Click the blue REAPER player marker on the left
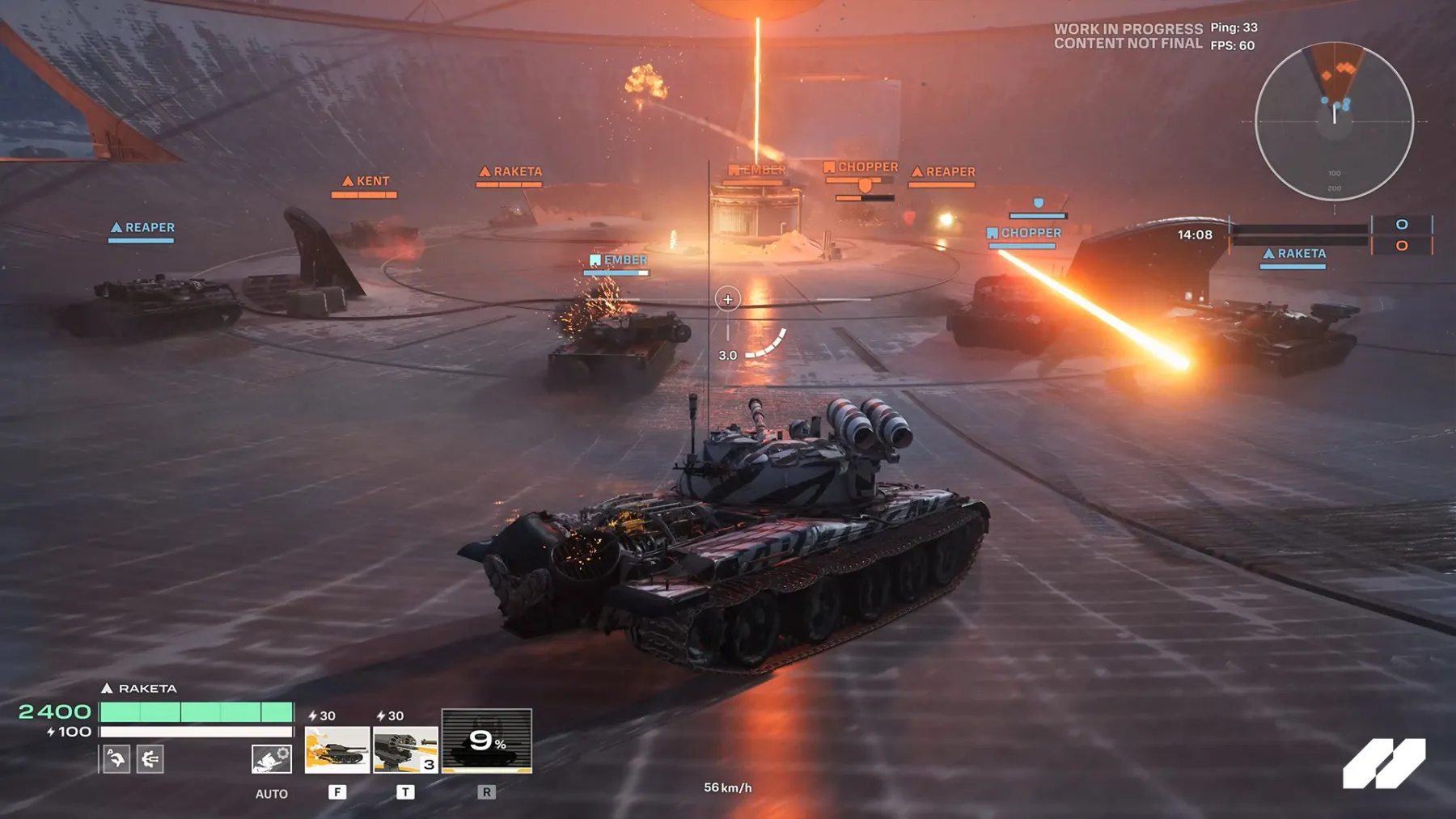This screenshot has width=1456, height=819. click(142, 227)
